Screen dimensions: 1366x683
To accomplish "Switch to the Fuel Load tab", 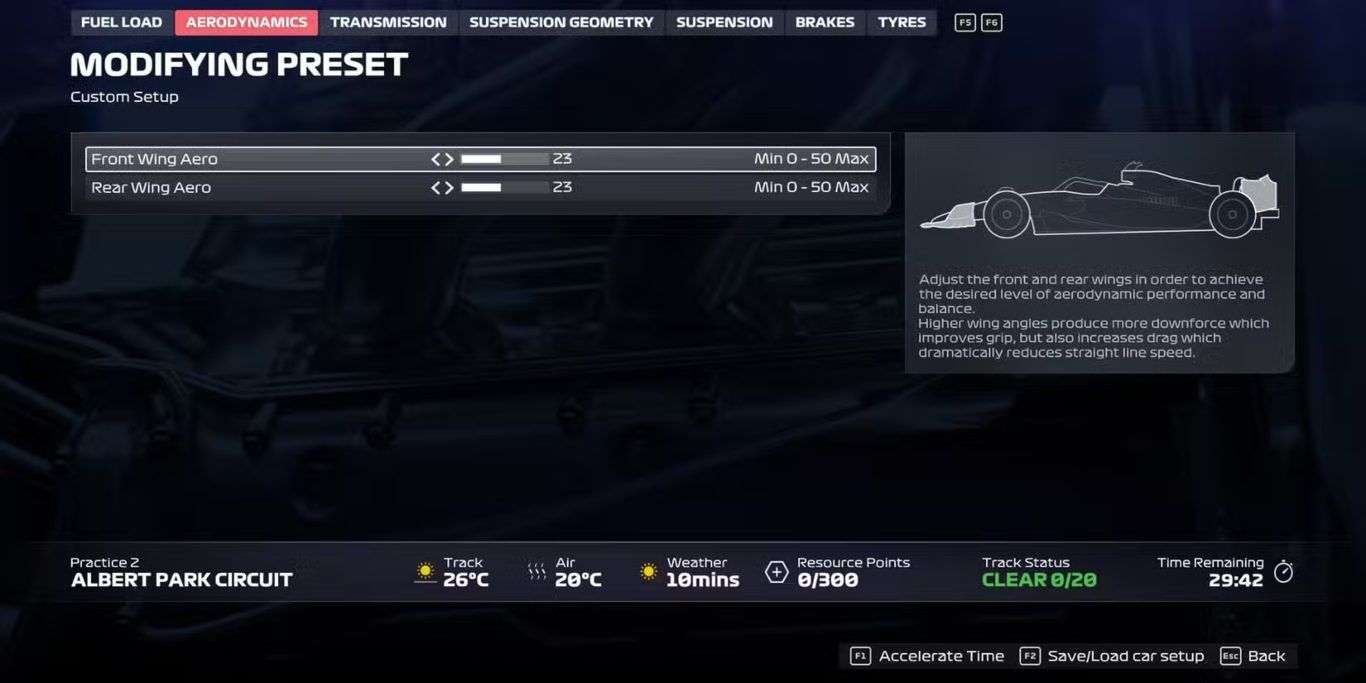I will [x=121, y=22].
